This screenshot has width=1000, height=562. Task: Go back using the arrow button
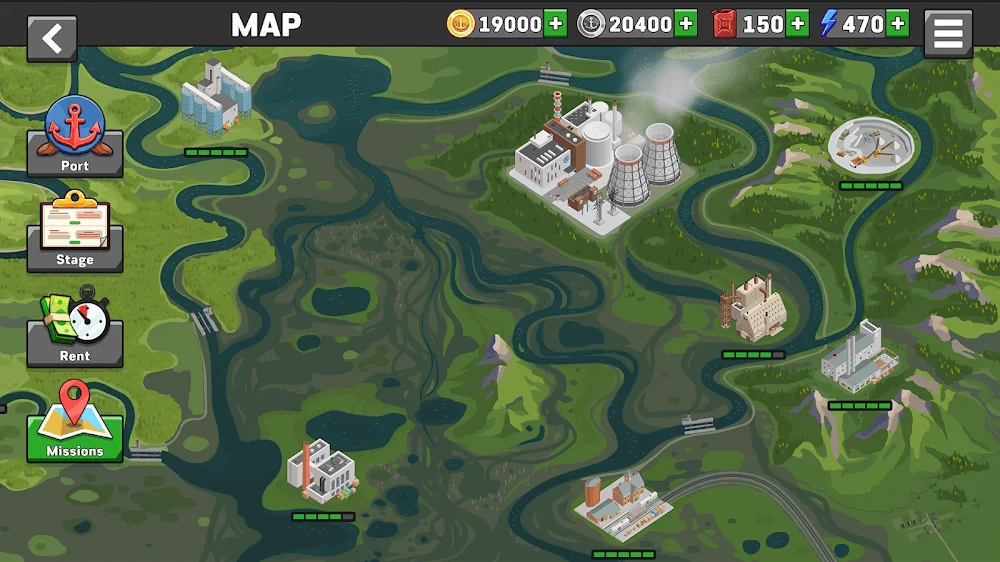(52, 39)
